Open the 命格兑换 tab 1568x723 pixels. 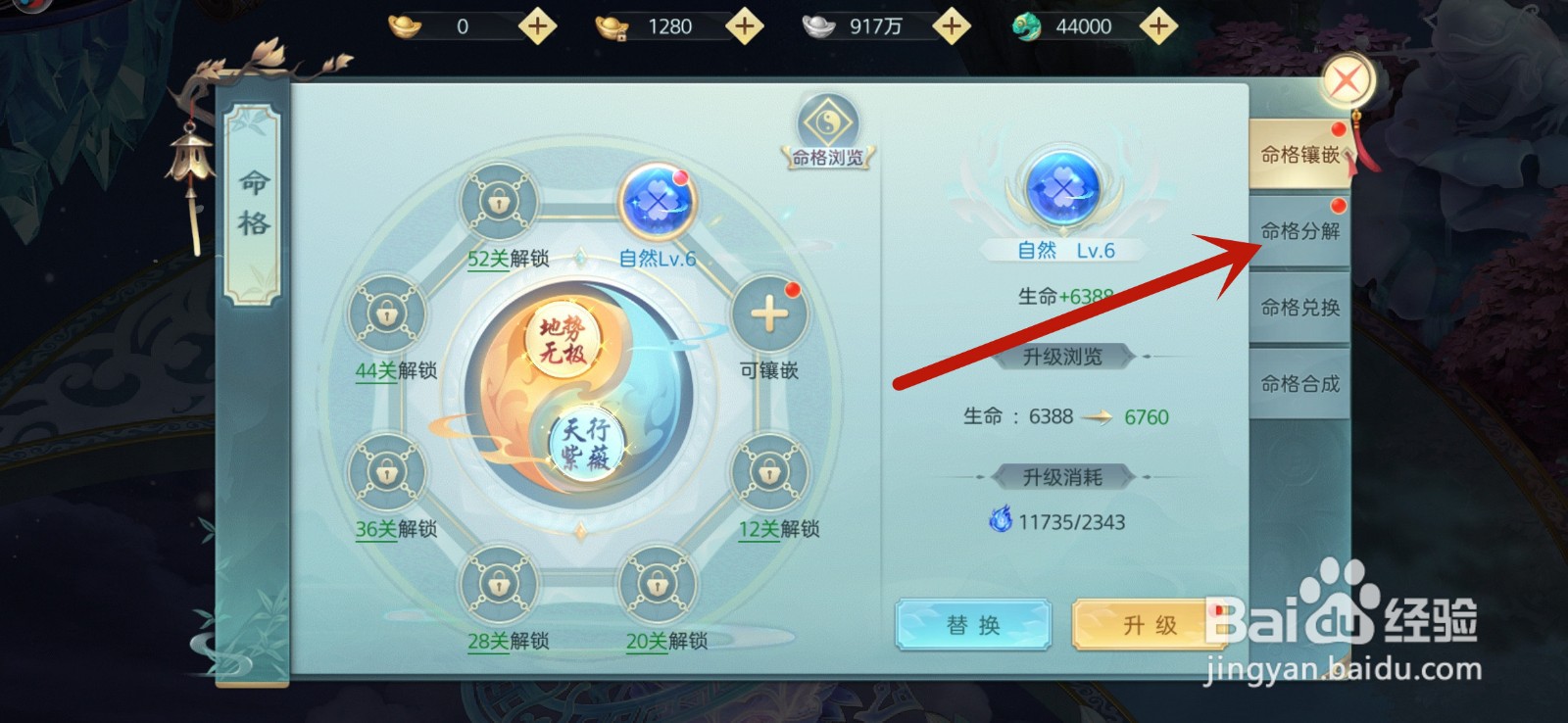(1298, 307)
